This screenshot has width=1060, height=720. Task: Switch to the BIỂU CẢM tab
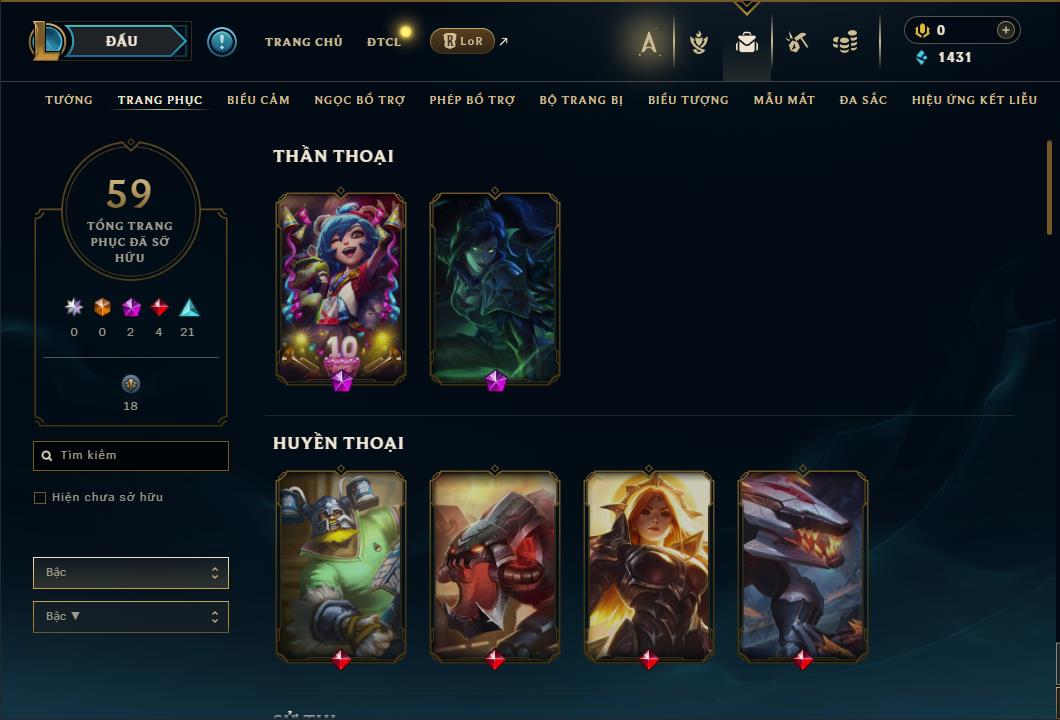pyautogui.click(x=258, y=100)
